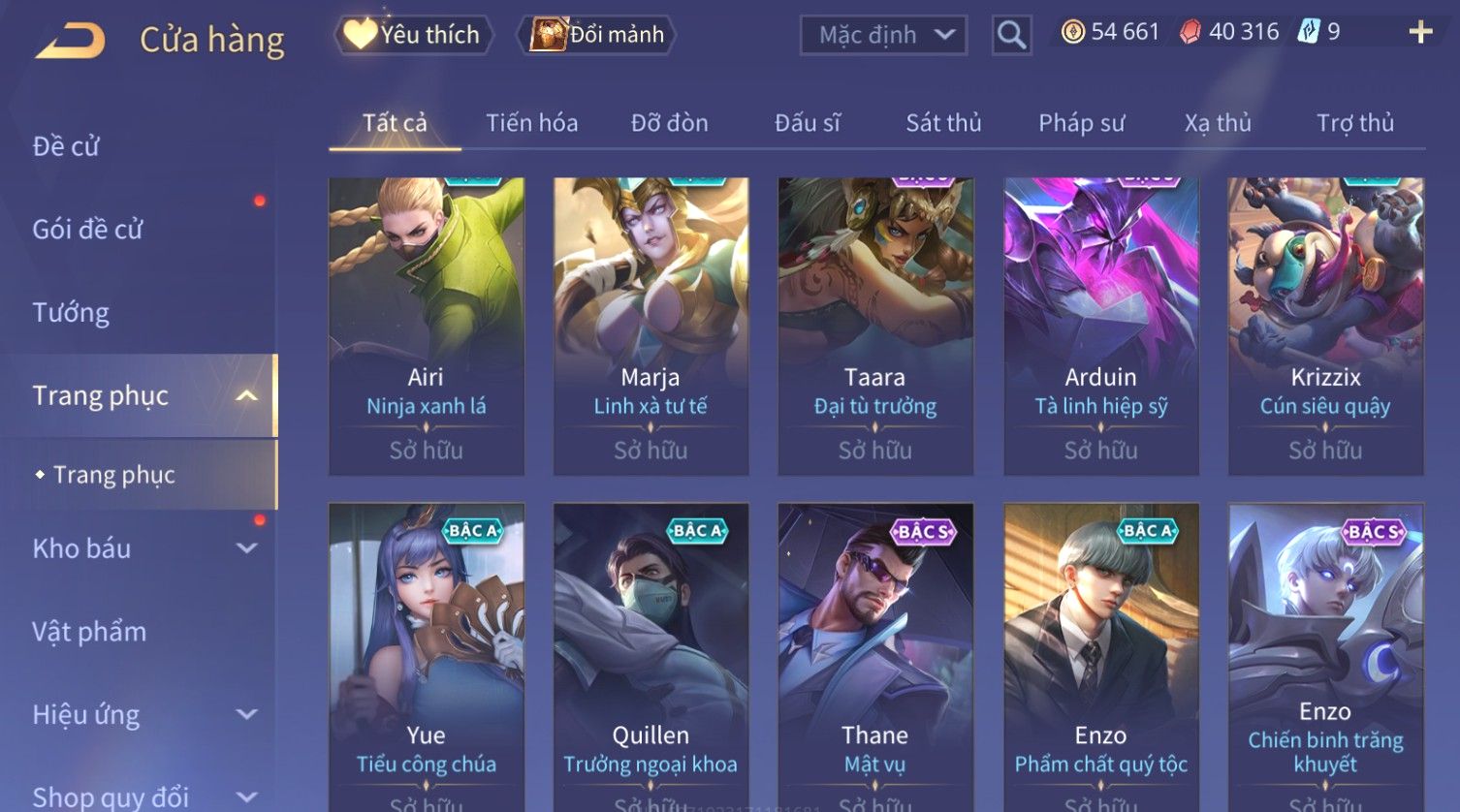The width and height of the screenshot is (1460, 812).
Task: Open the Yêu thích favorites list
Action: point(413,35)
